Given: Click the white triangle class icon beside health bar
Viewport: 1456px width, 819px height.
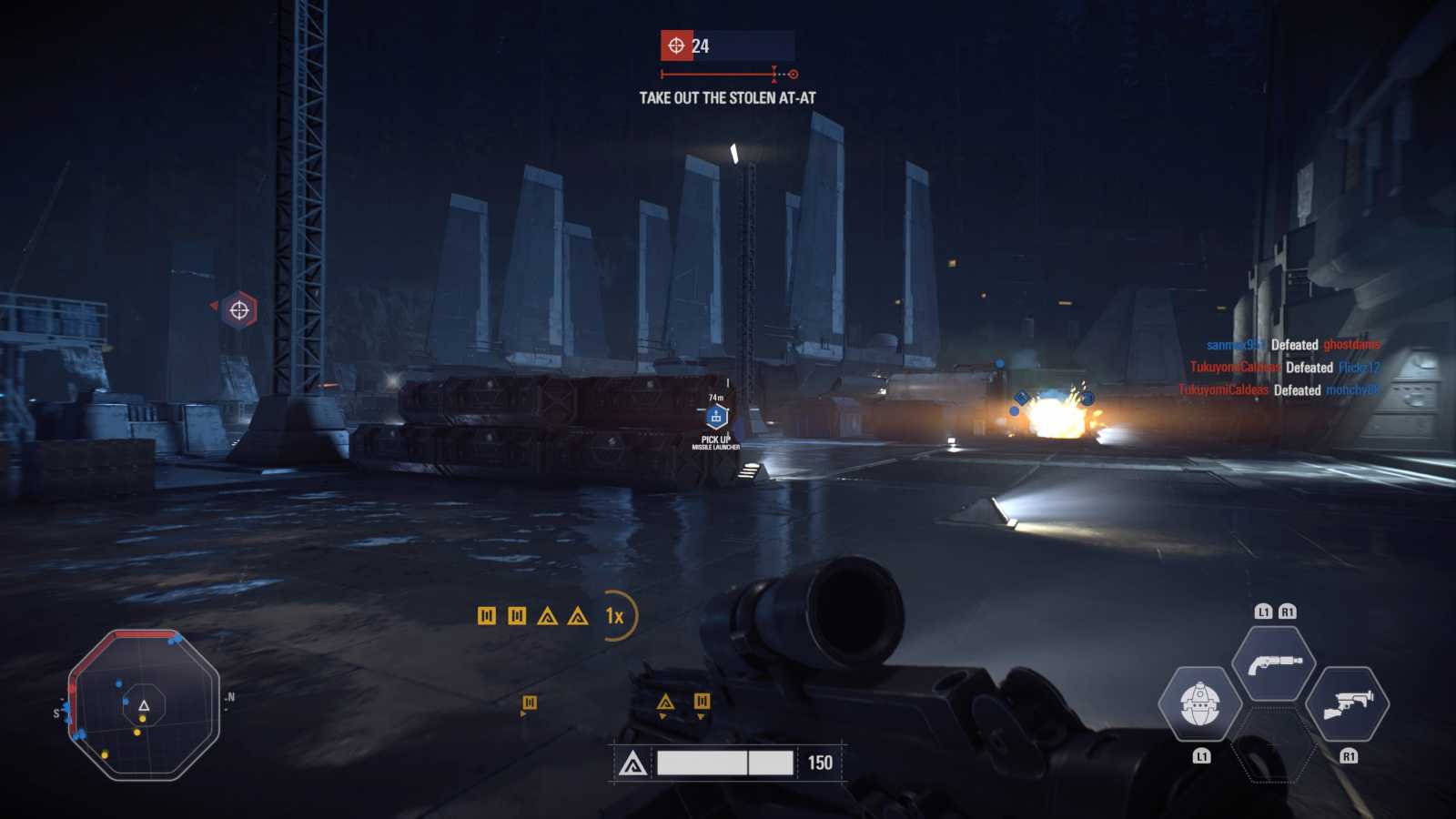Looking at the screenshot, I should (x=633, y=763).
